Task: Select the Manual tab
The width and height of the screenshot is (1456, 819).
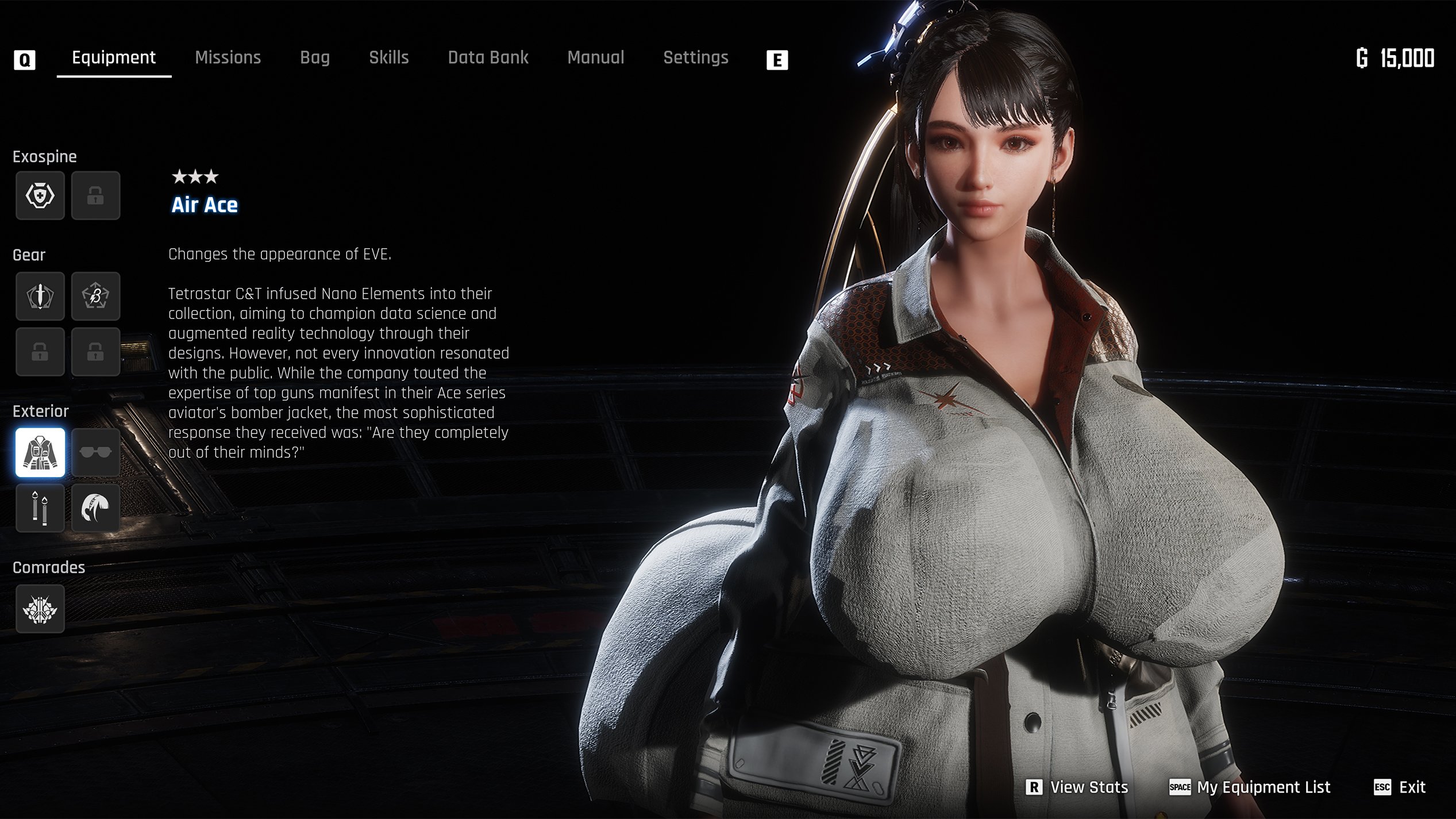Action: [596, 57]
